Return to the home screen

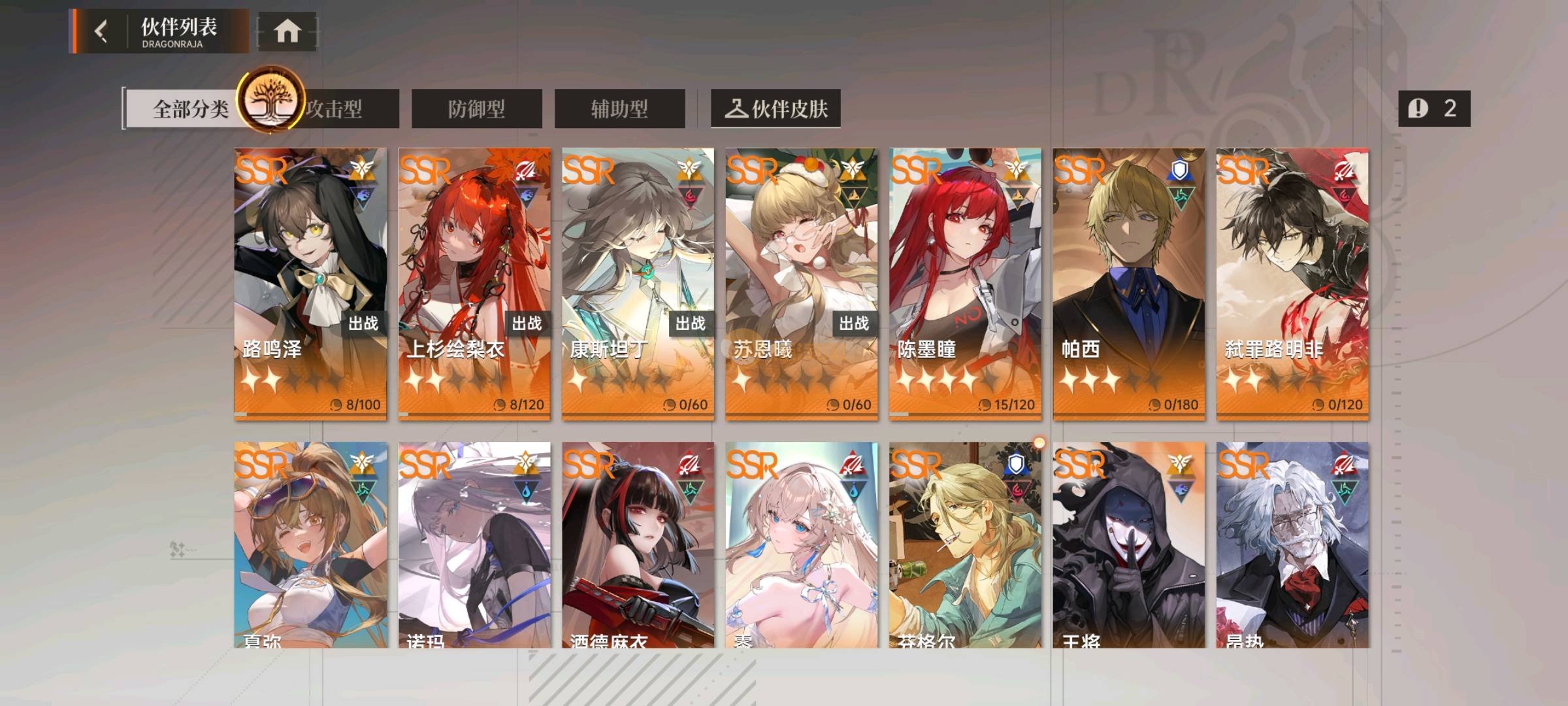(x=287, y=31)
